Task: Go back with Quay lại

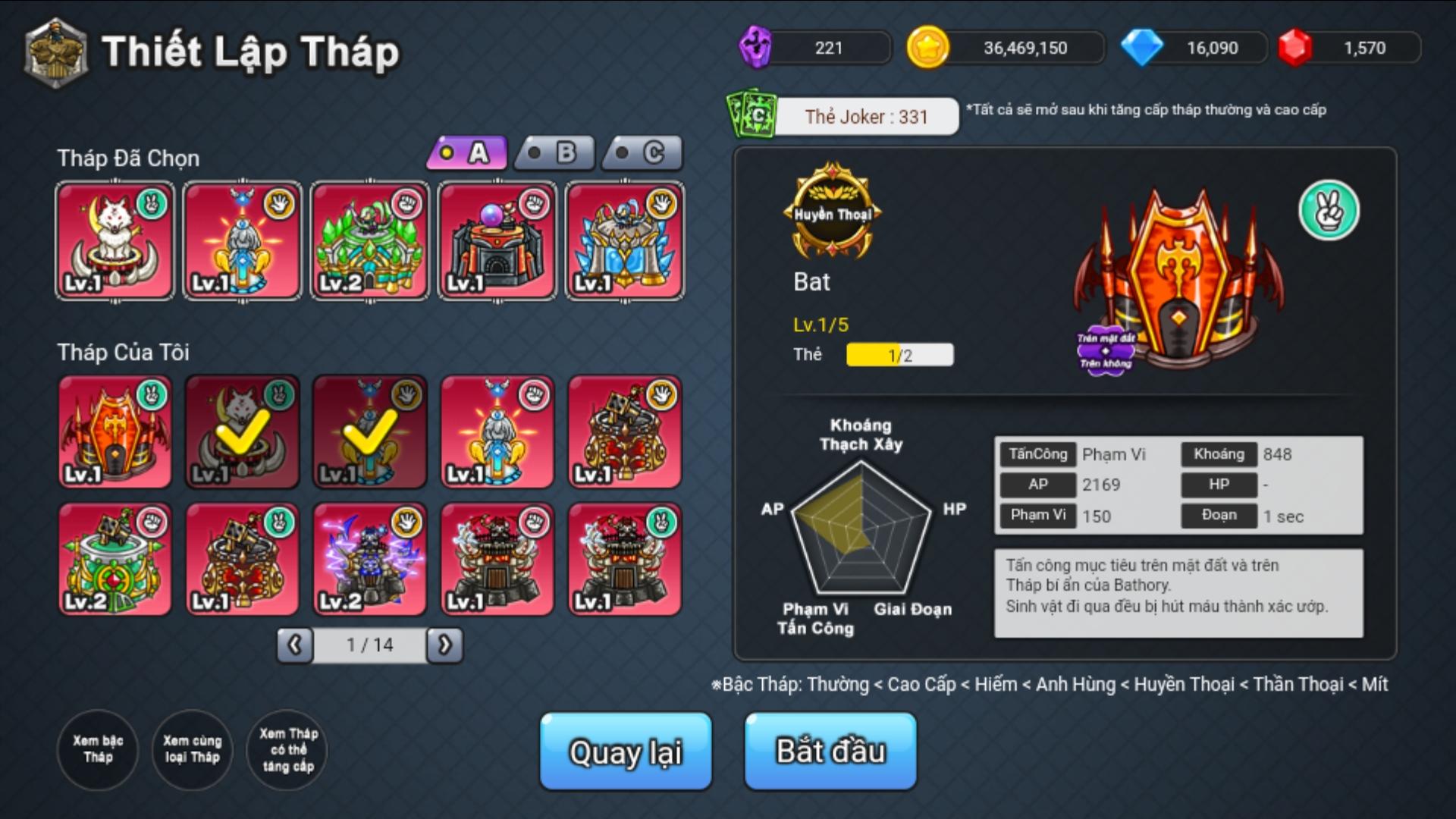Action: click(x=626, y=751)
